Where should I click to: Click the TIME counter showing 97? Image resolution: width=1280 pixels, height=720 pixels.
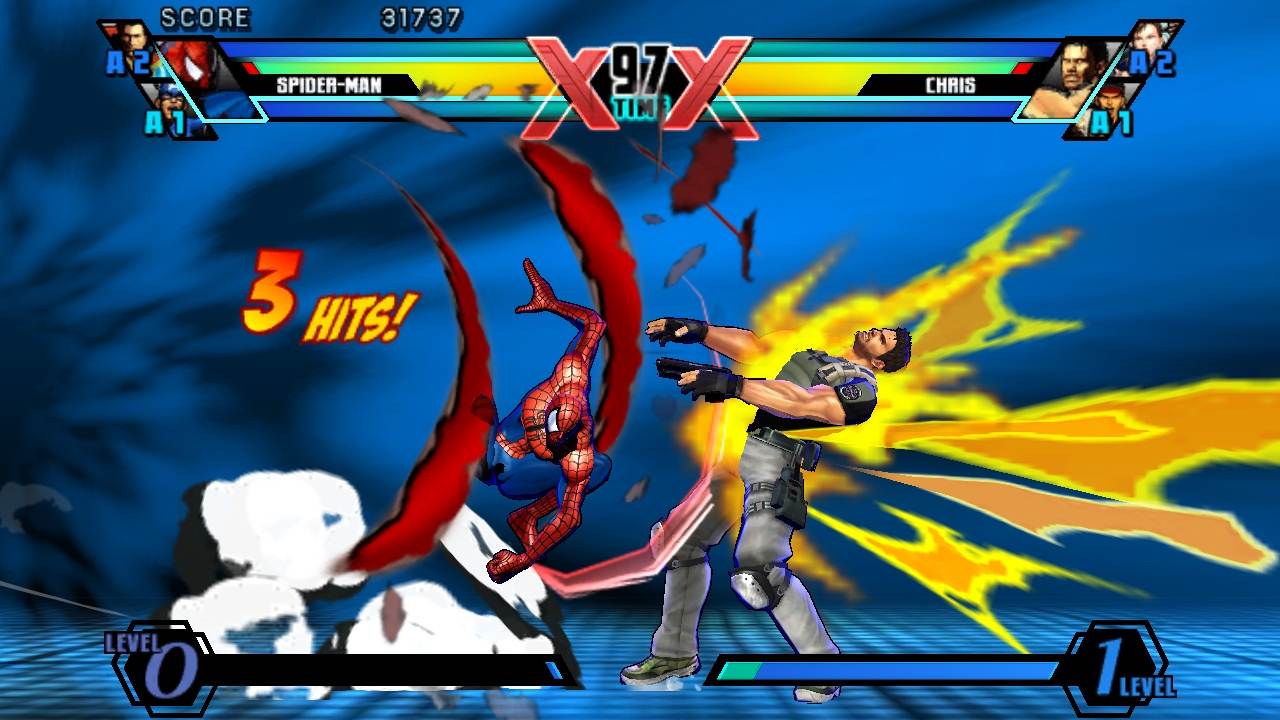638,68
